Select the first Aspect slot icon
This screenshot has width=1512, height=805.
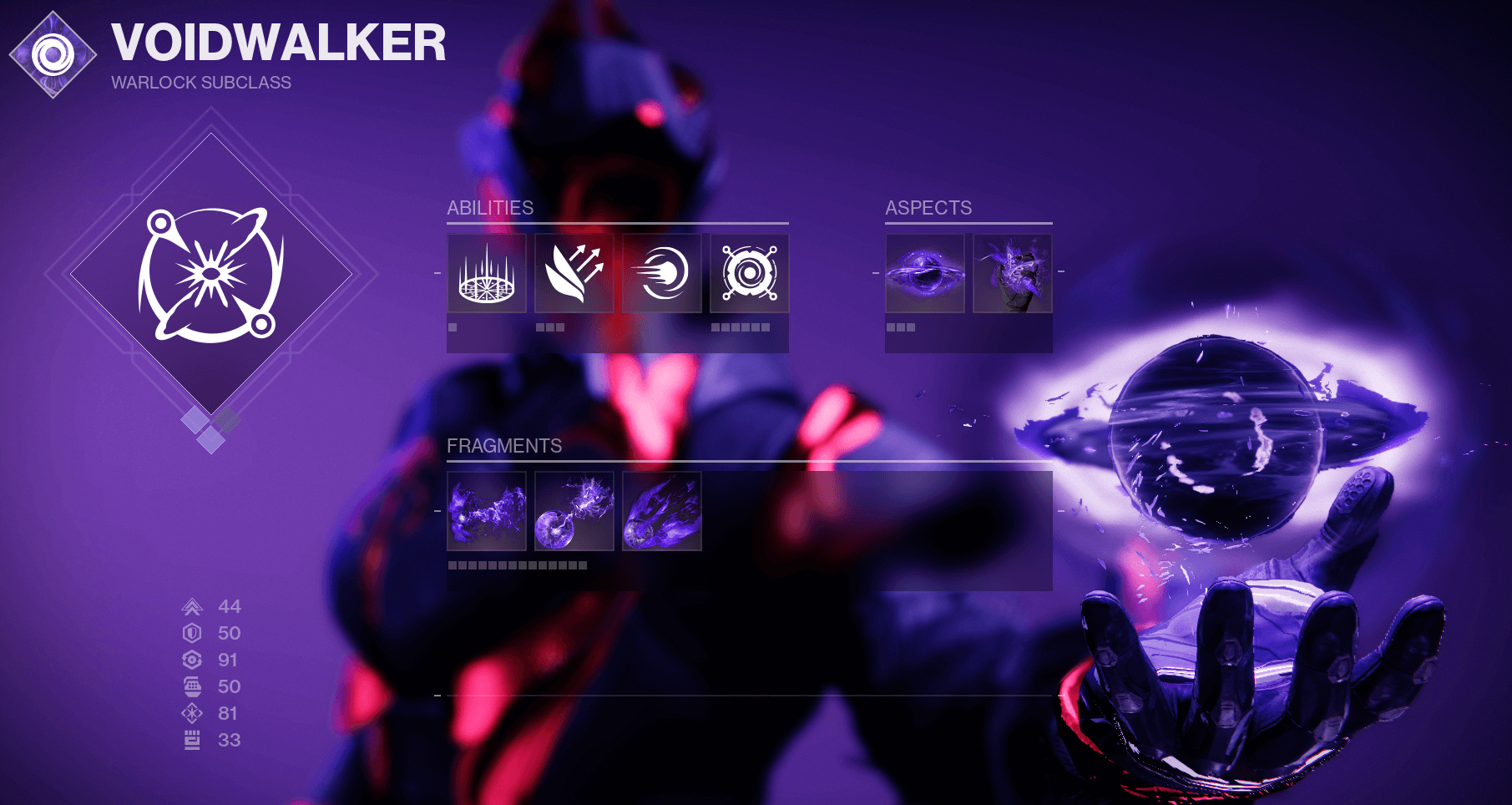point(925,274)
